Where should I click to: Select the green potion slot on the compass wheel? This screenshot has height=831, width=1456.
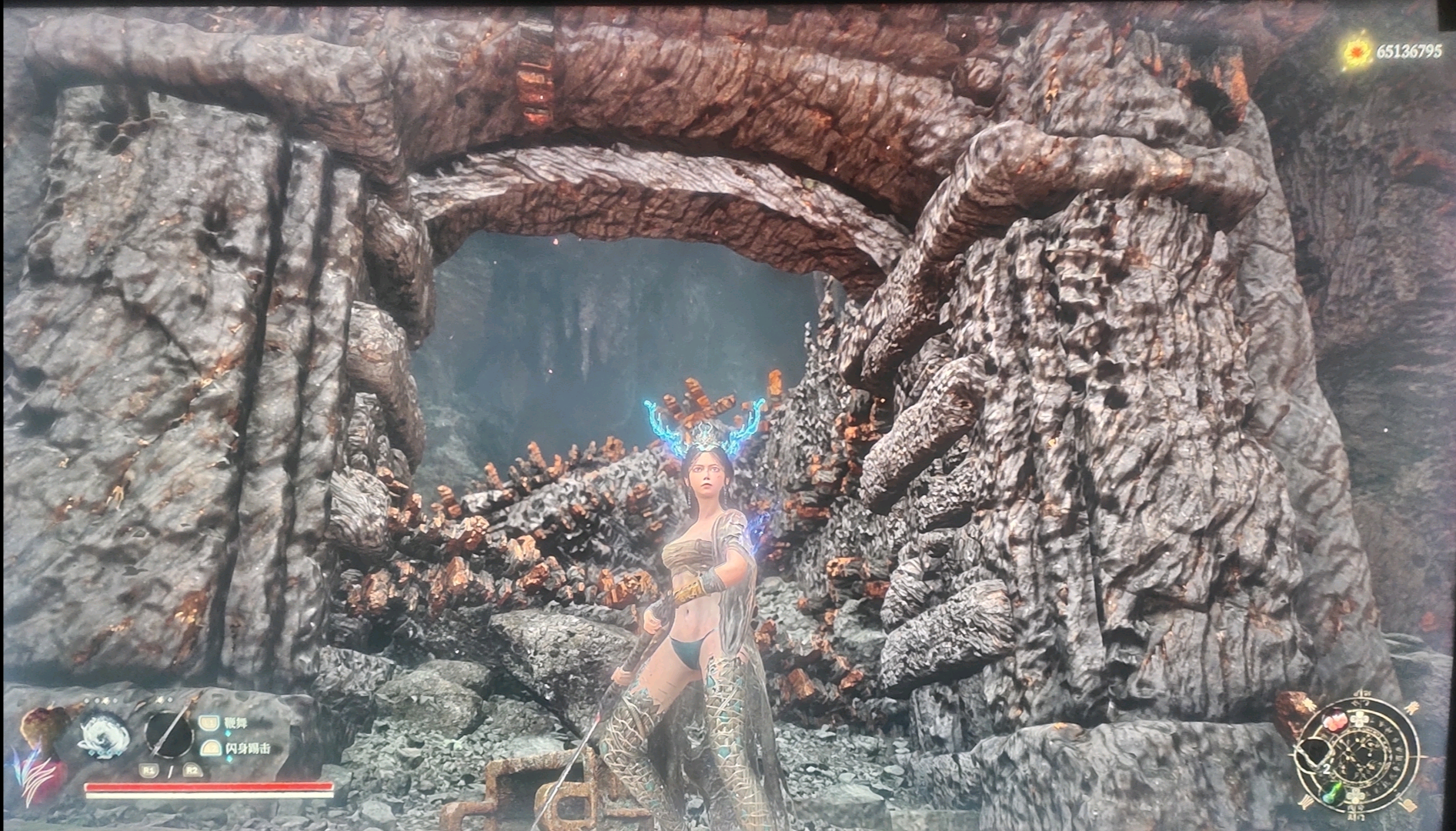coord(1334,794)
